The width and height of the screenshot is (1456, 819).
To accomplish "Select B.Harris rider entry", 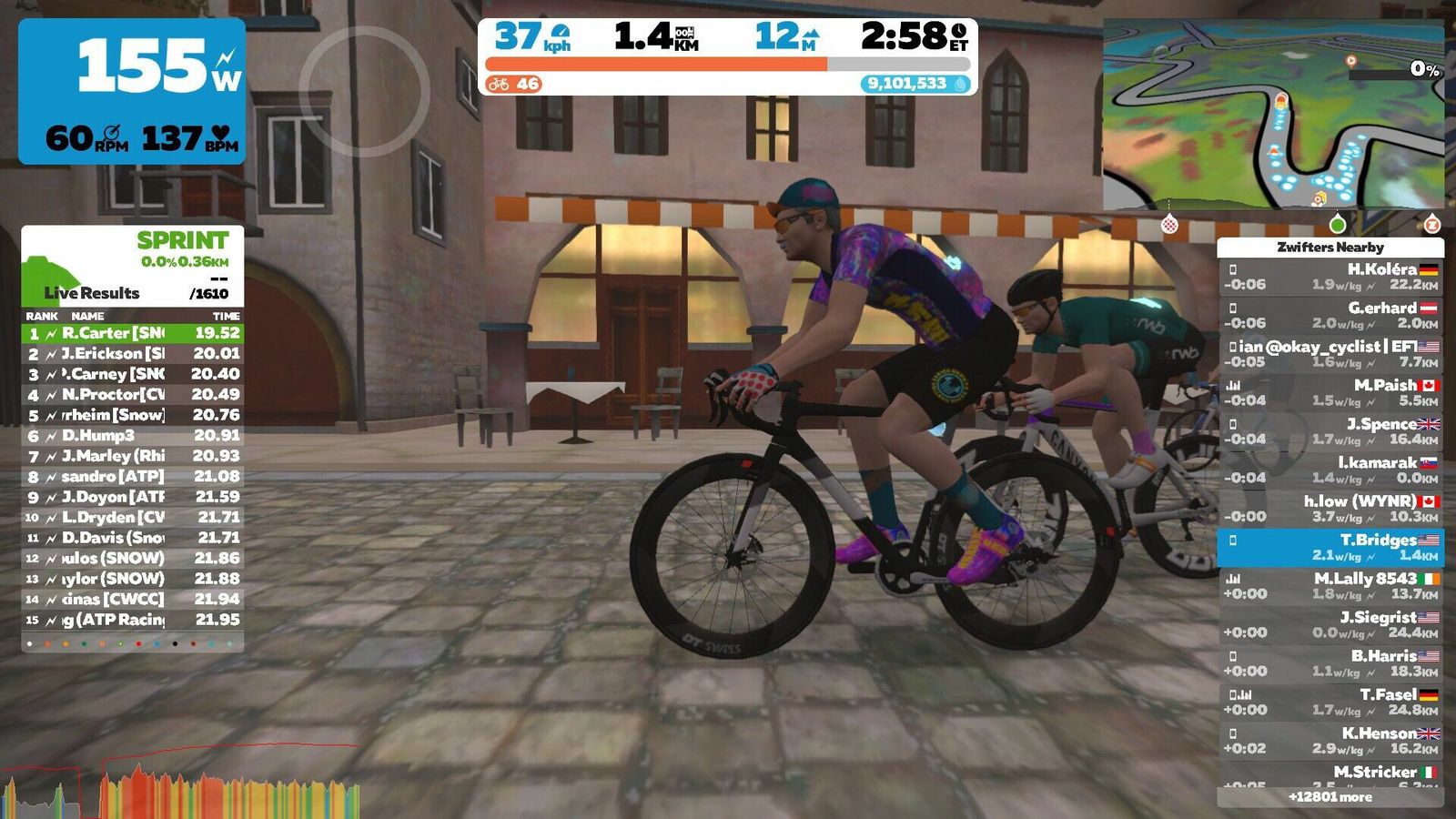I will click(x=1330, y=663).
